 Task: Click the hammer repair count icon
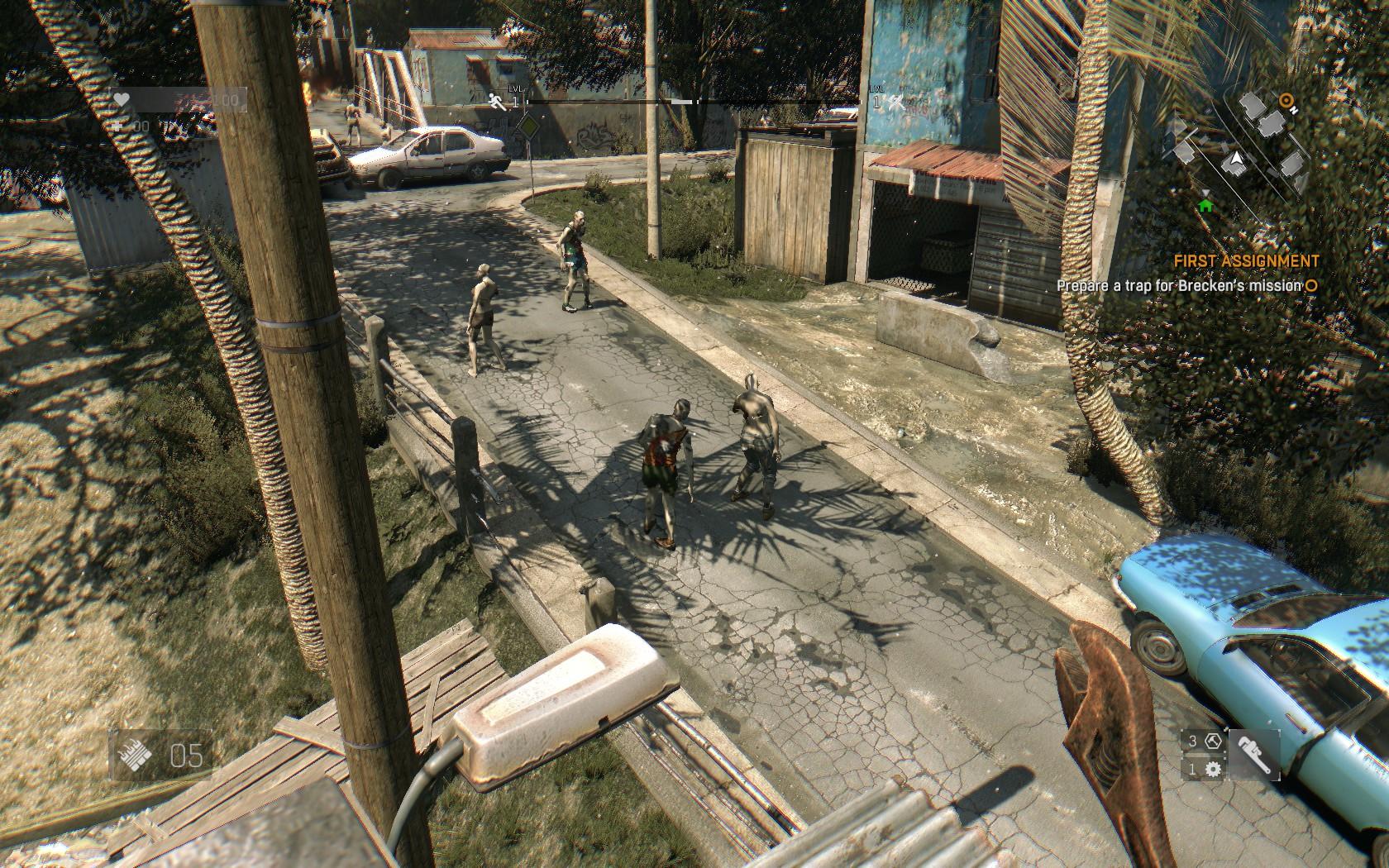point(1213,741)
